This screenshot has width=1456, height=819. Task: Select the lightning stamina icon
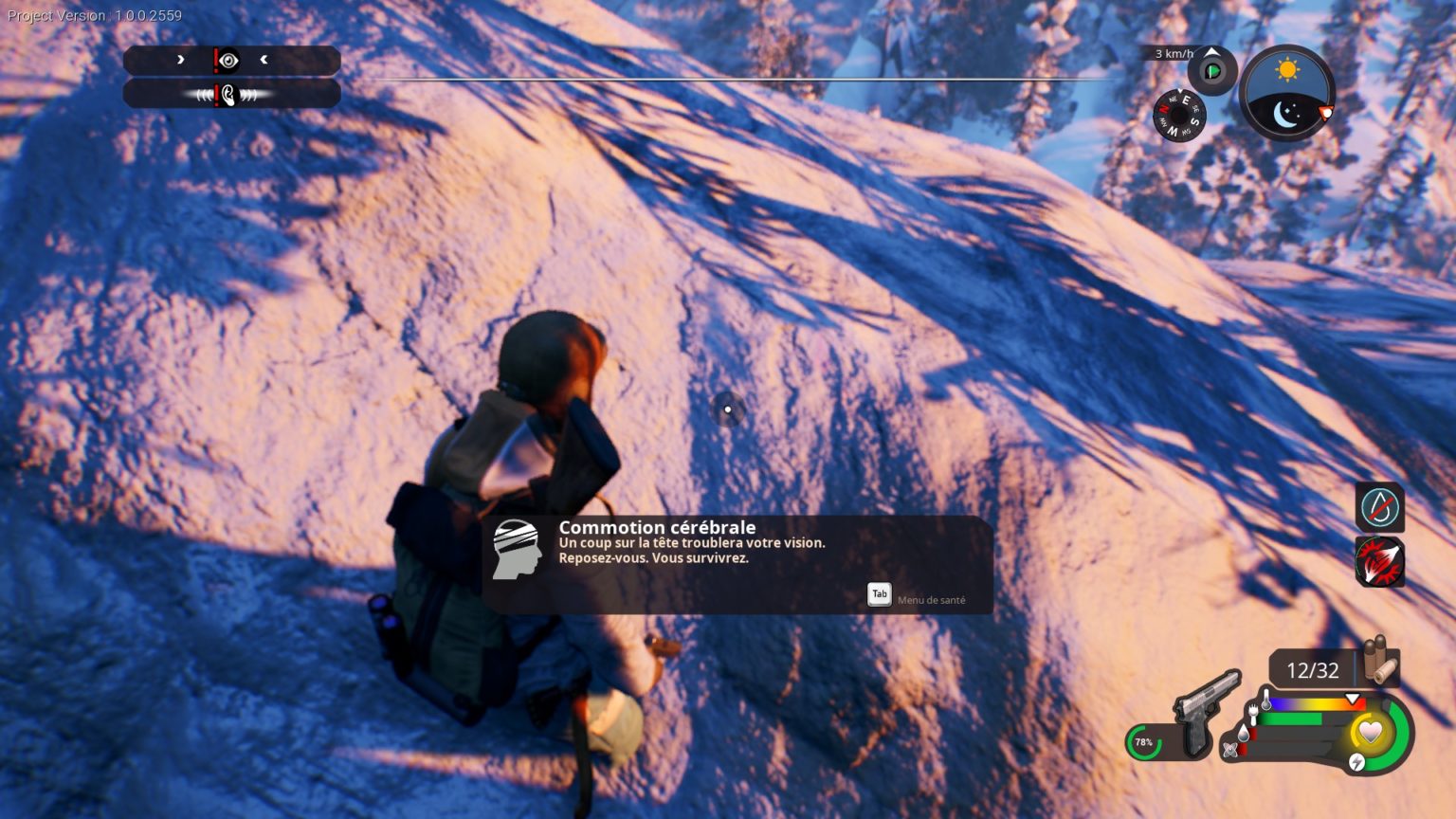coord(1356,763)
